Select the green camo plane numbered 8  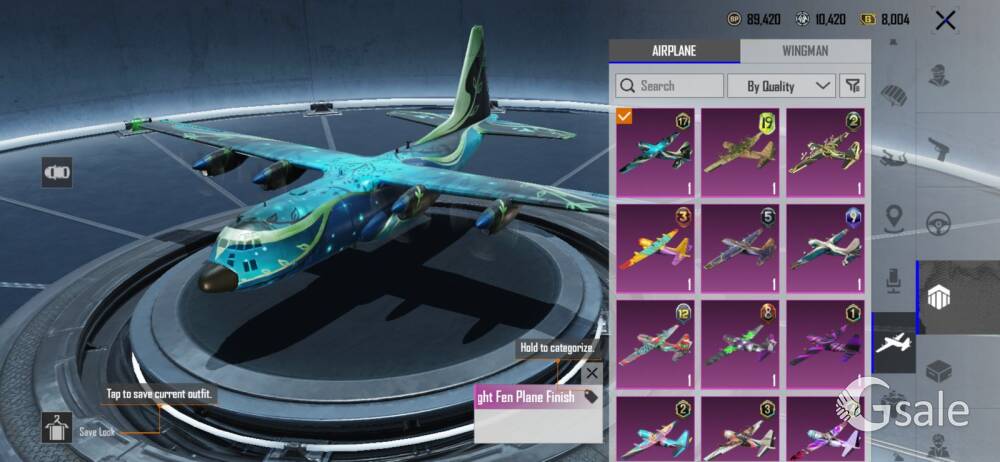740,344
